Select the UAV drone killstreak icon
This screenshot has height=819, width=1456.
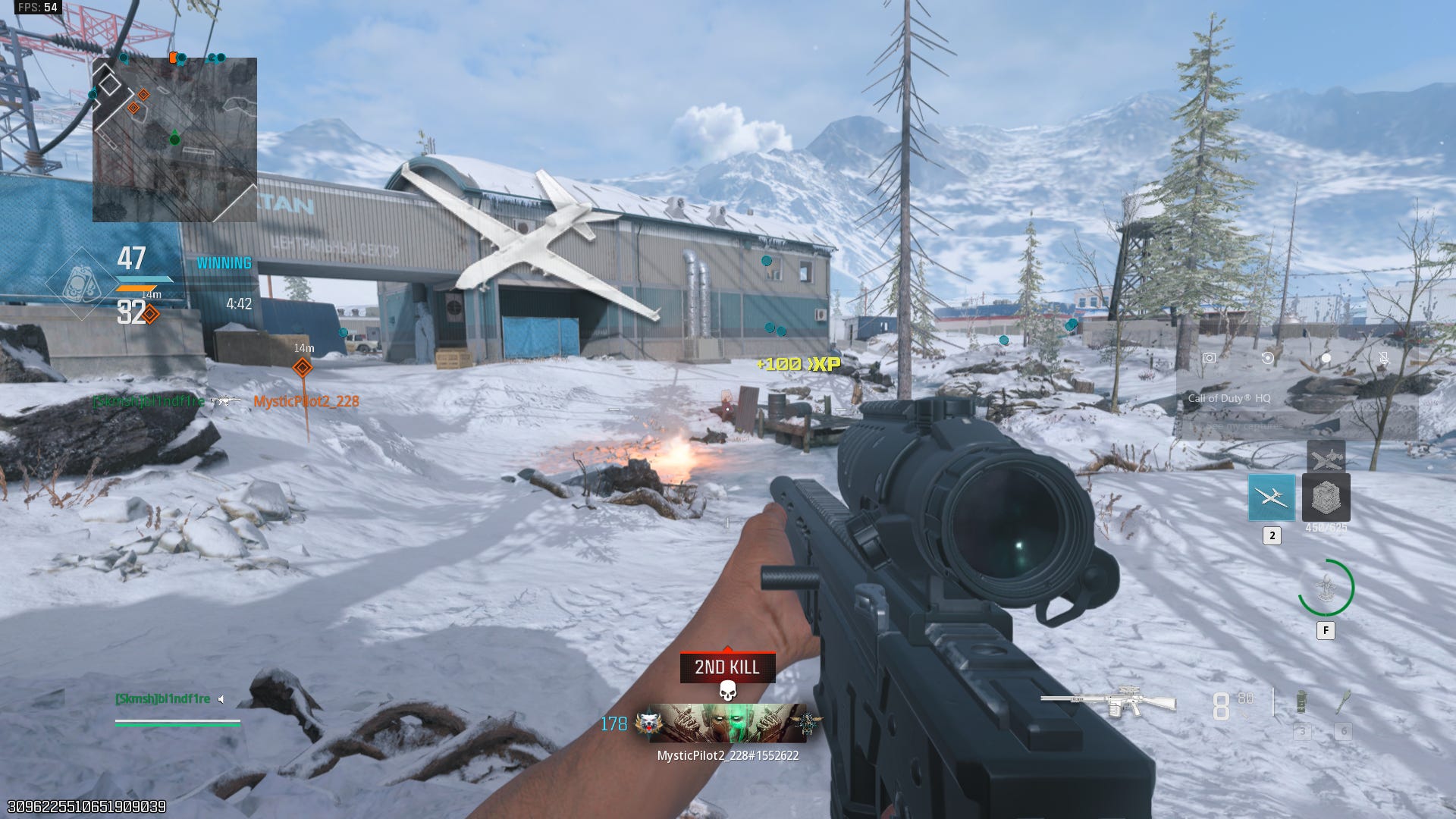(1272, 497)
